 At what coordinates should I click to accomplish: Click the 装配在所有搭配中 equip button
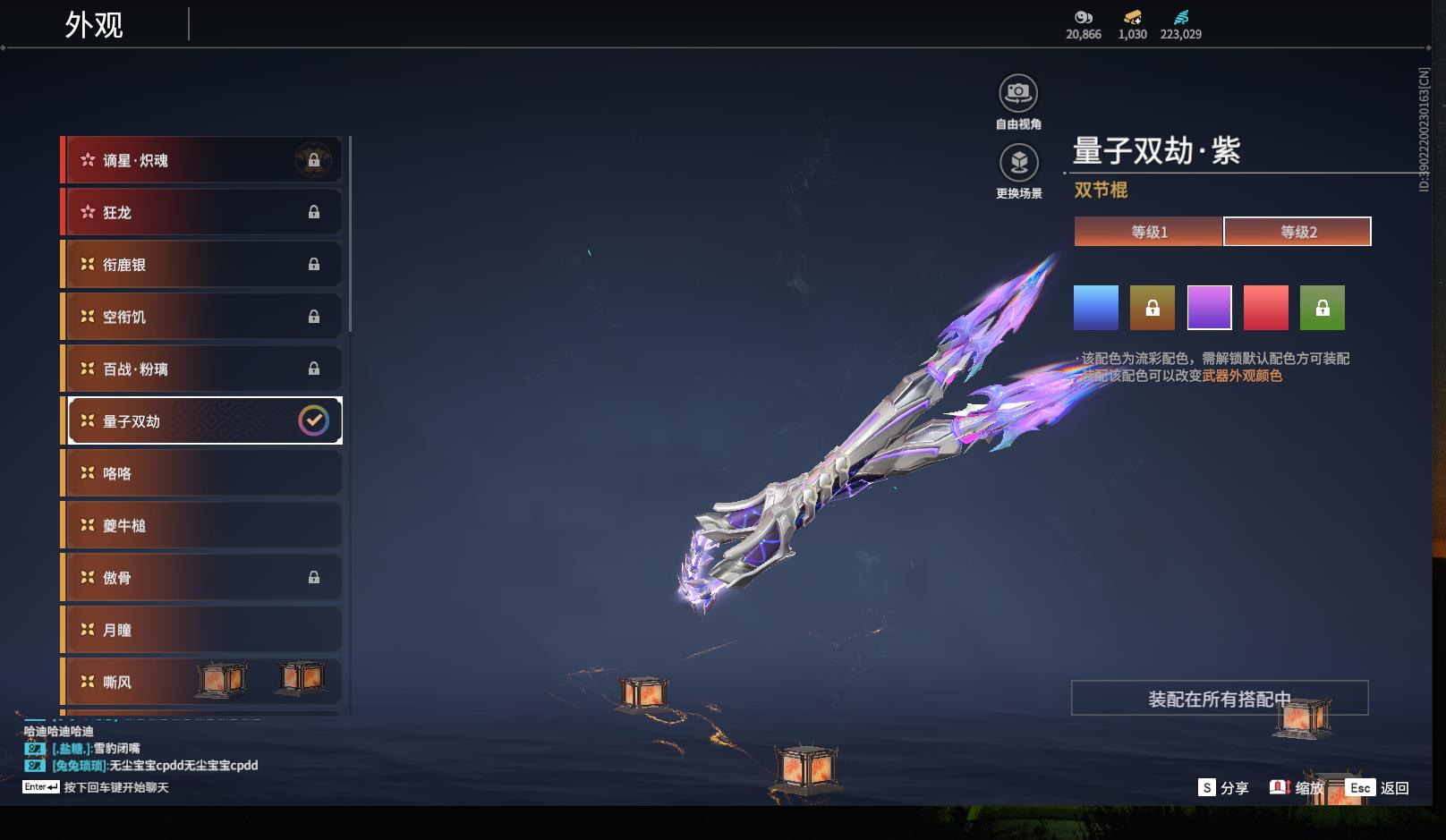[1219, 699]
